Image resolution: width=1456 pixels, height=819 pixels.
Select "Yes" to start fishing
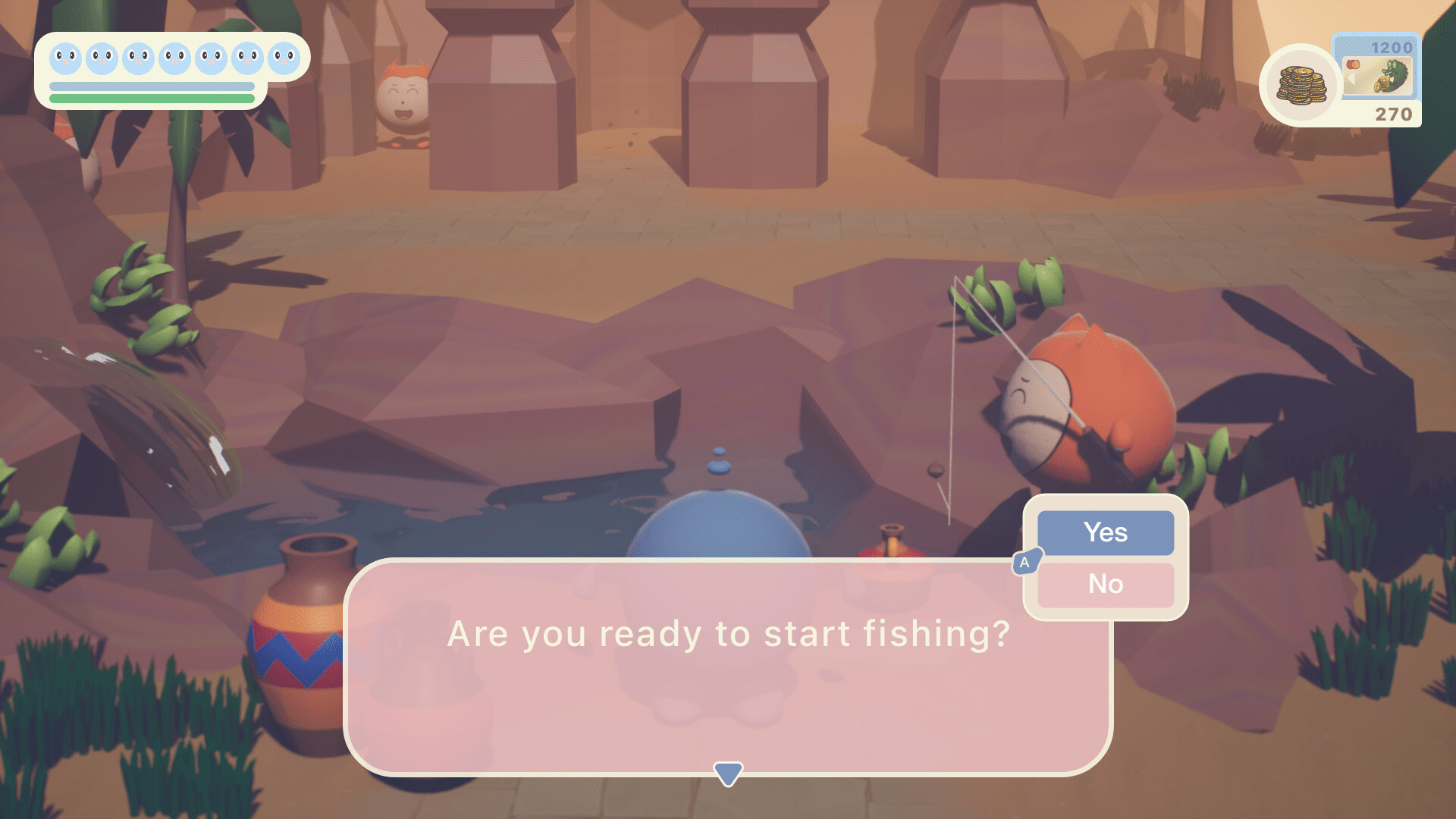1104,532
